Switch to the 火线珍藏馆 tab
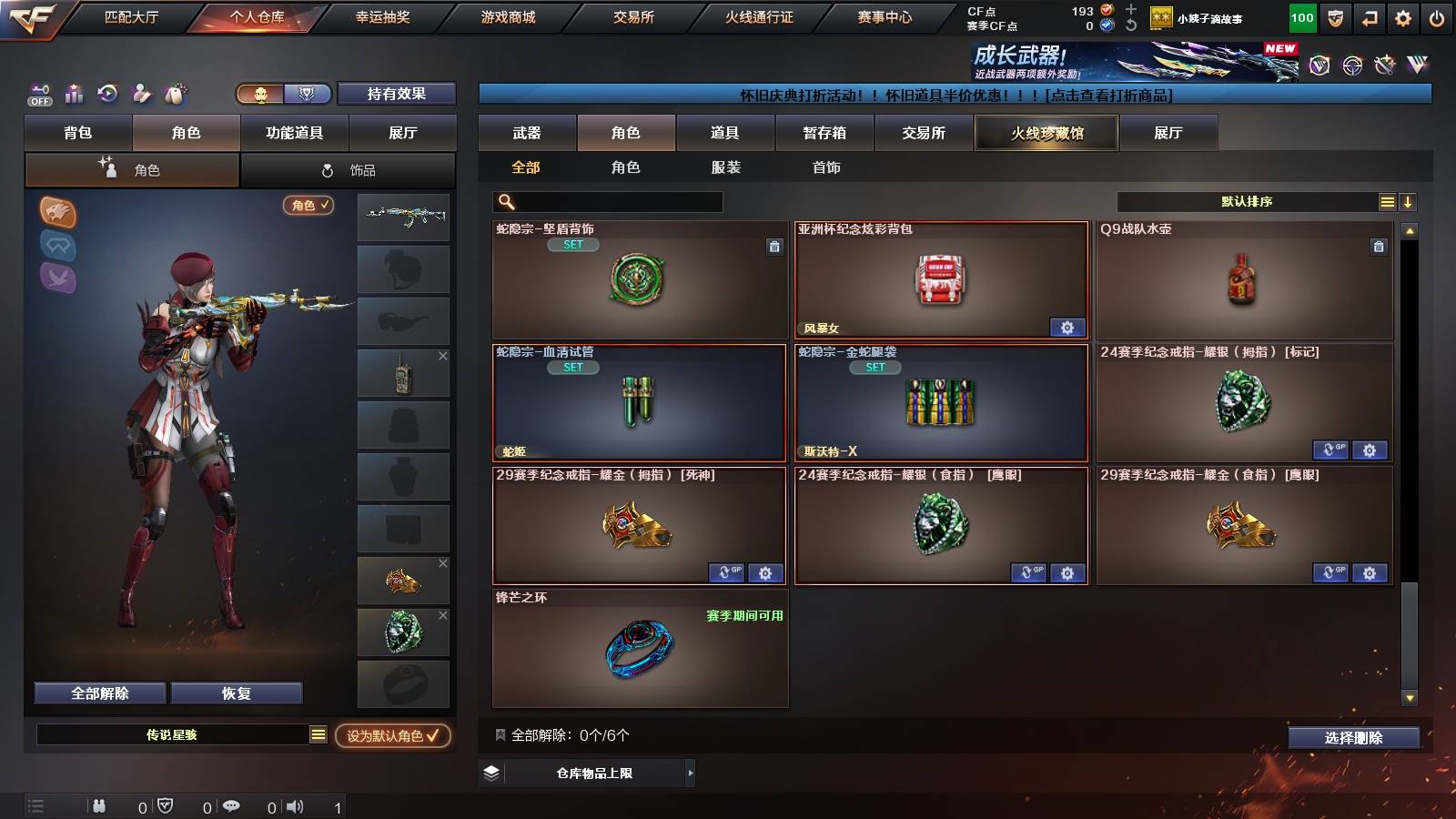This screenshot has width=1456, height=819. point(1046,133)
